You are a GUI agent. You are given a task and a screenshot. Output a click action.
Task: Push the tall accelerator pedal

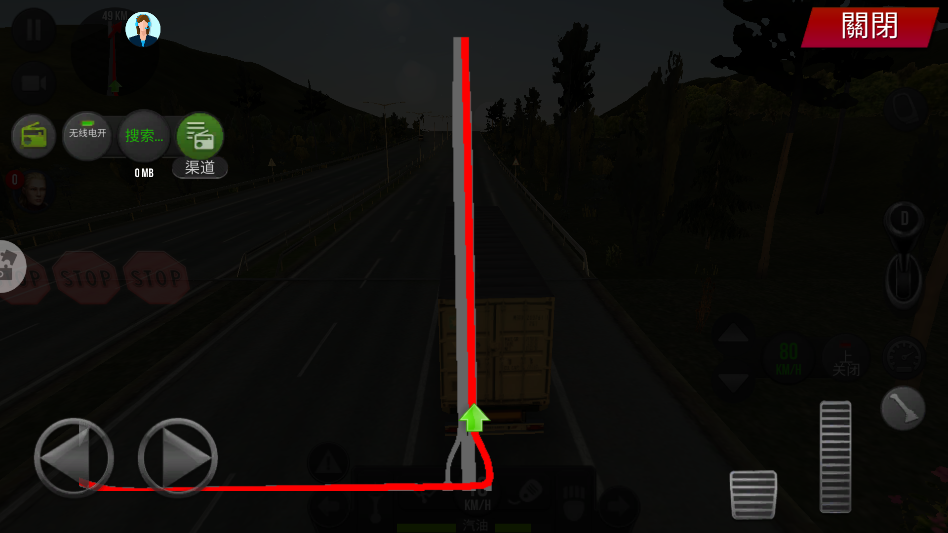tap(835, 456)
